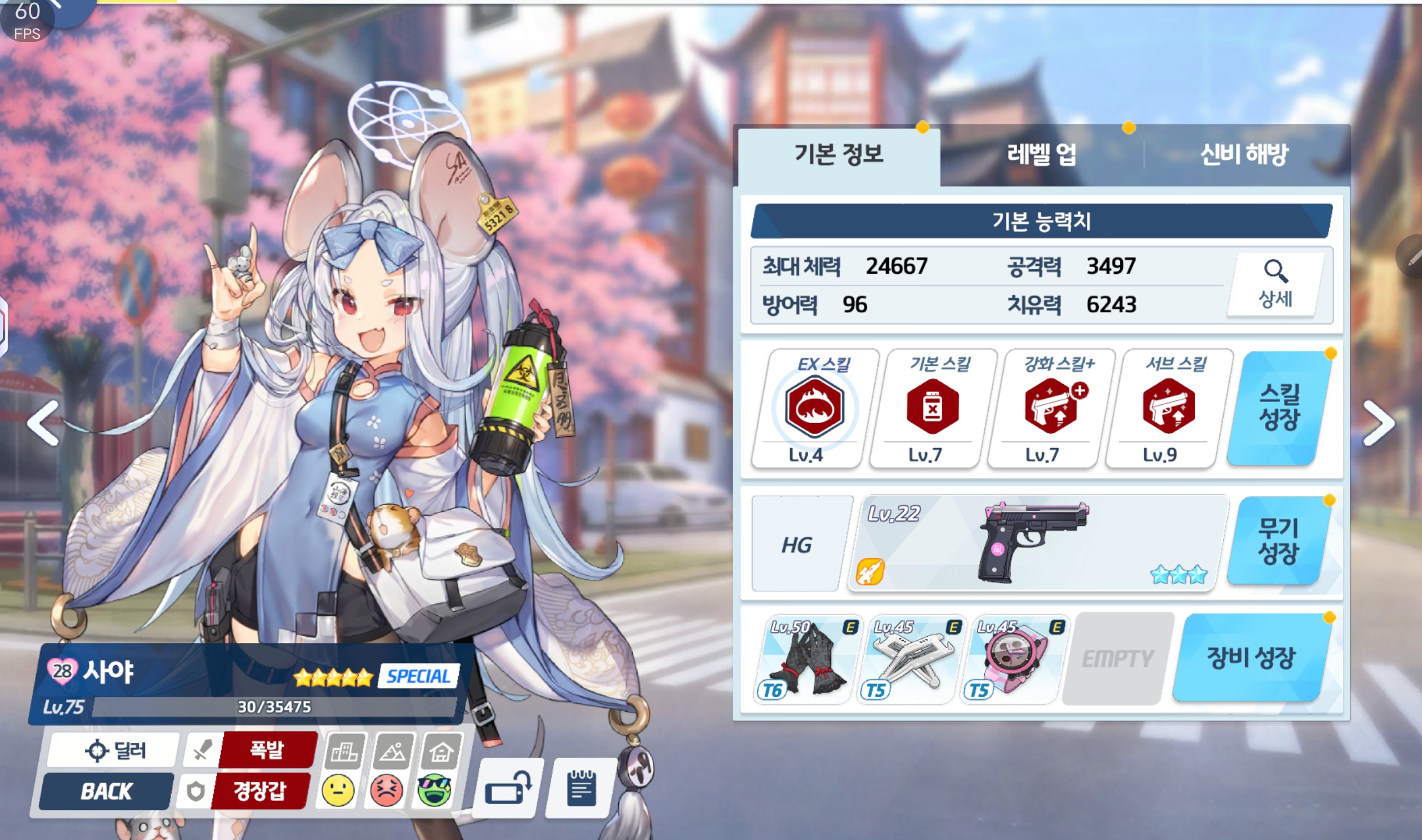
Task: Show detailed stats with 상세 button
Action: coord(1275,284)
